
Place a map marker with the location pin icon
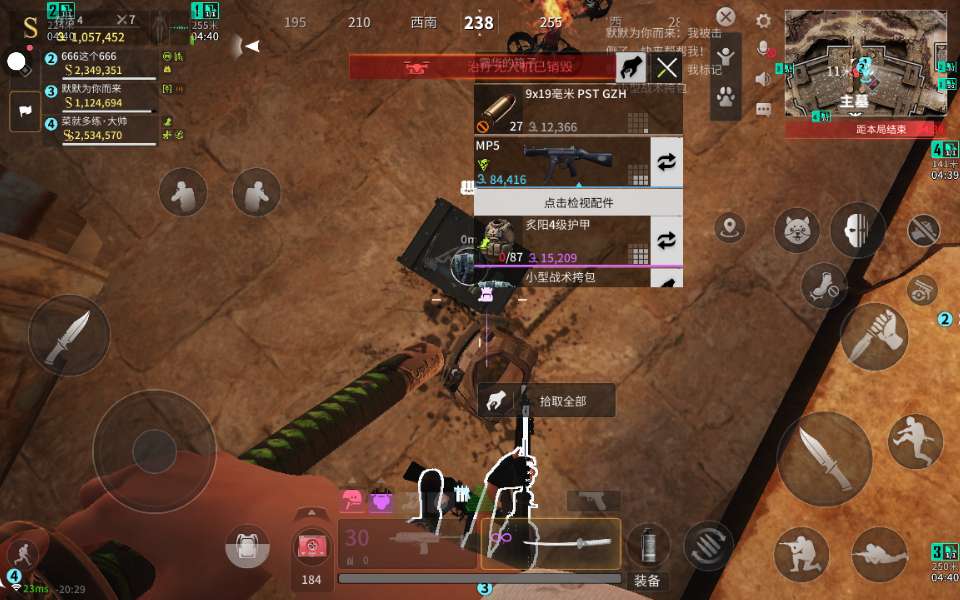pyautogui.click(x=729, y=227)
